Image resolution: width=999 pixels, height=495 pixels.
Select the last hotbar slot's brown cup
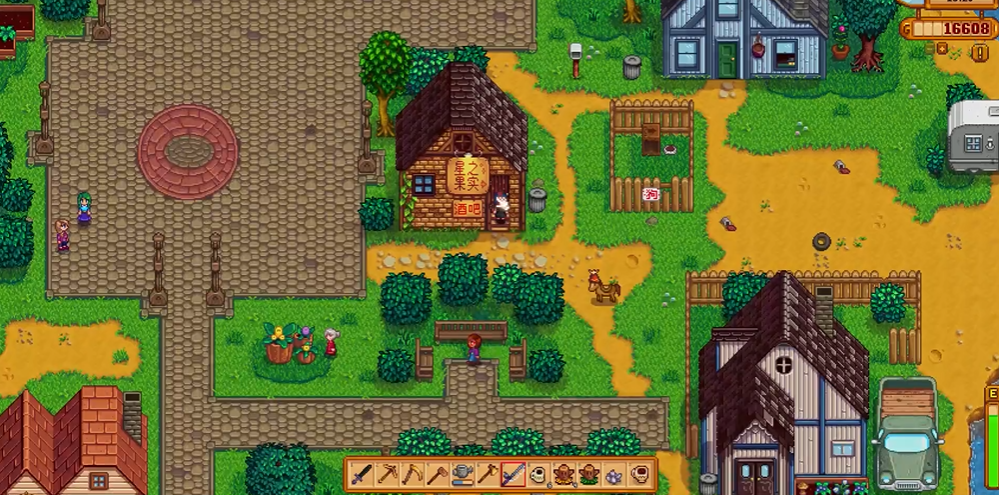click(x=638, y=474)
